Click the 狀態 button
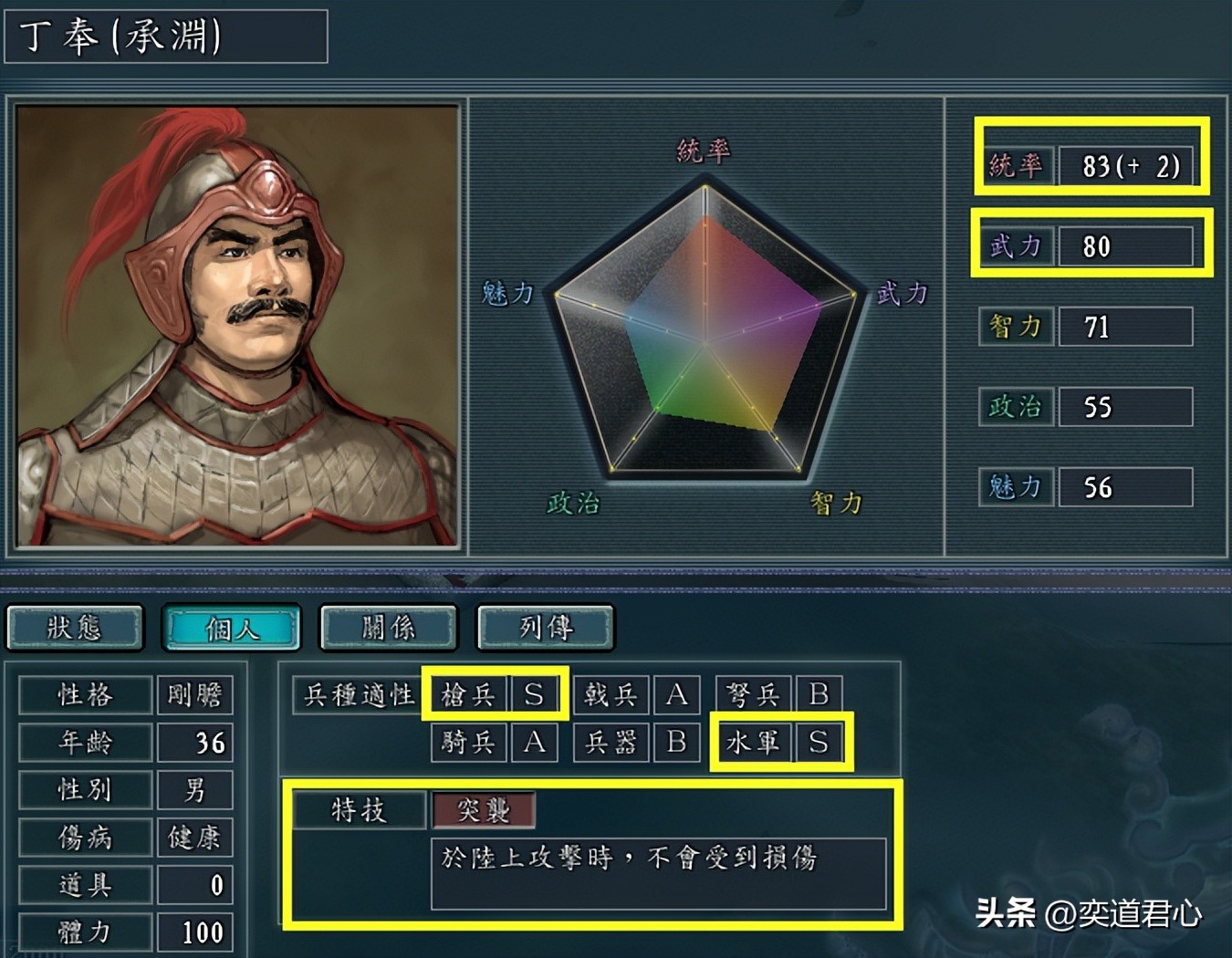1232x958 pixels. 75,628
